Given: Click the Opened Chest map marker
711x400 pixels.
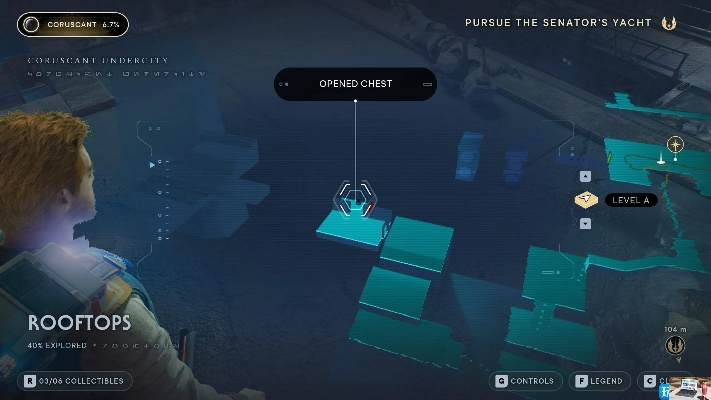Looking at the screenshot, I should coord(354,197).
